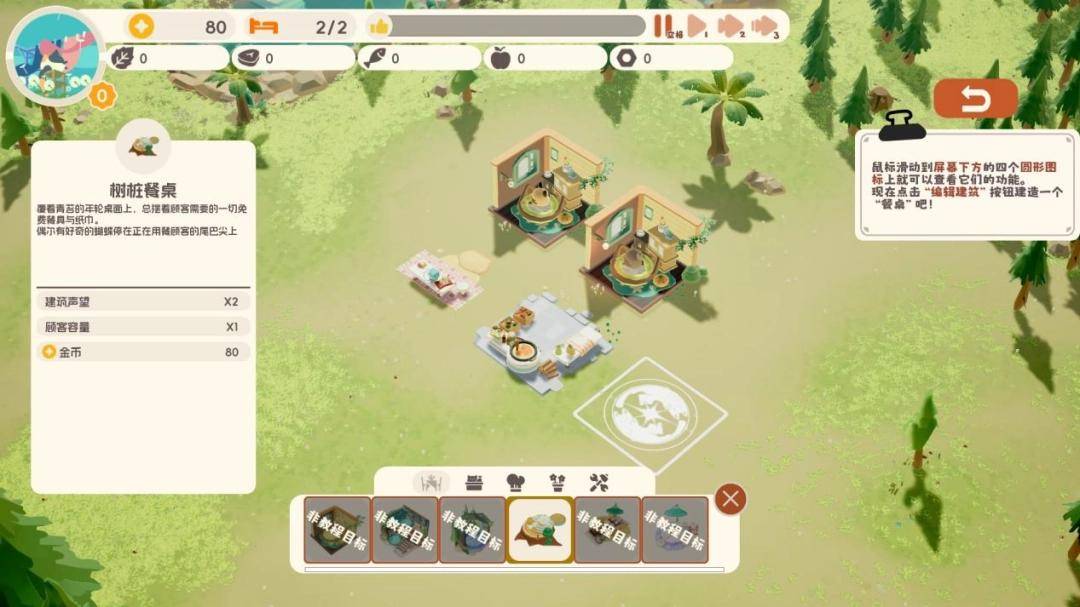This screenshot has height=607, width=1080.
Task: Open the chef hat category tab
Action: tap(516, 483)
